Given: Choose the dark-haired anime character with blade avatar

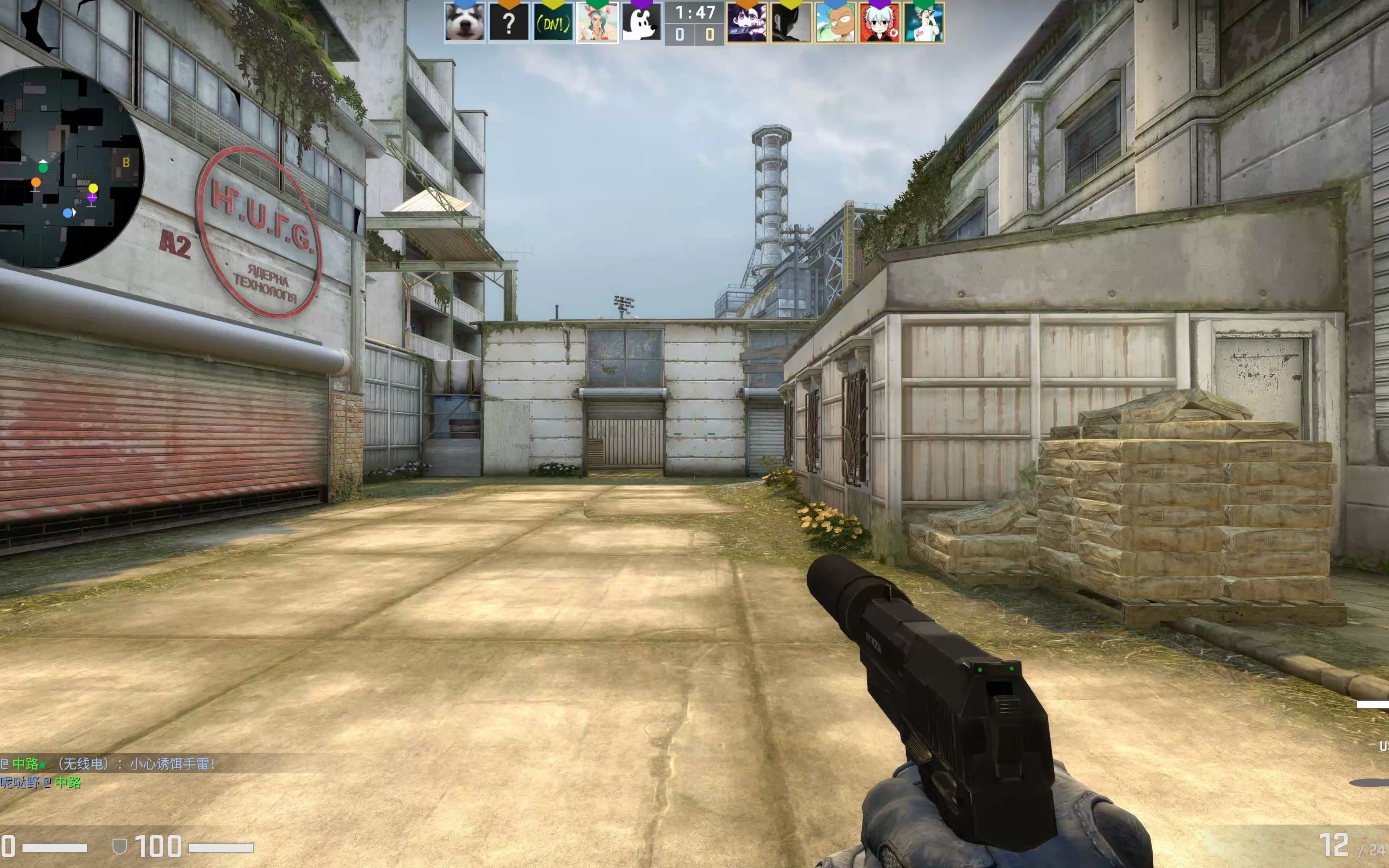Looking at the screenshot, I should [x=747, y=23].
